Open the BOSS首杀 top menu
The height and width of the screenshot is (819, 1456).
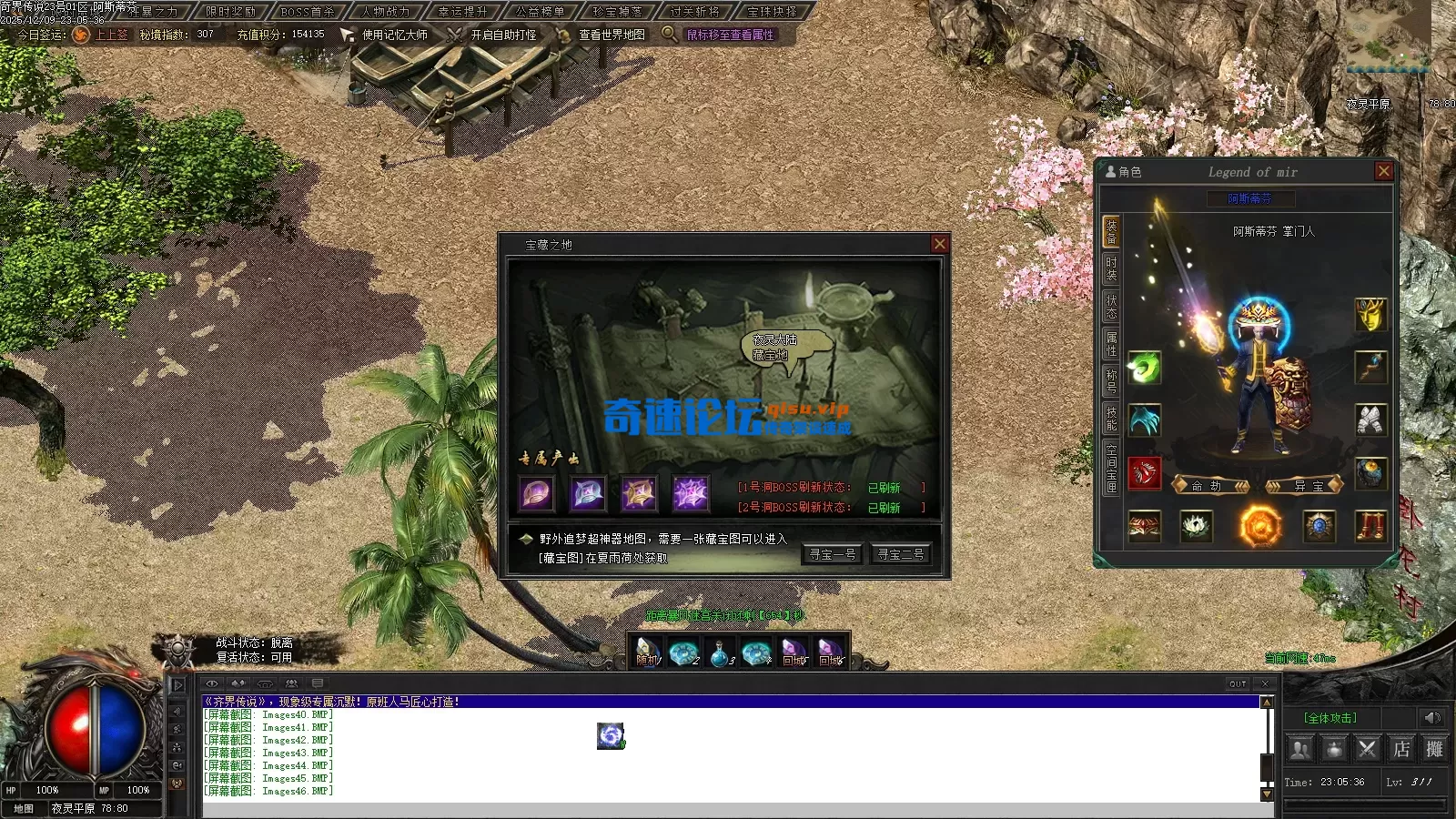tap(308, 12)
